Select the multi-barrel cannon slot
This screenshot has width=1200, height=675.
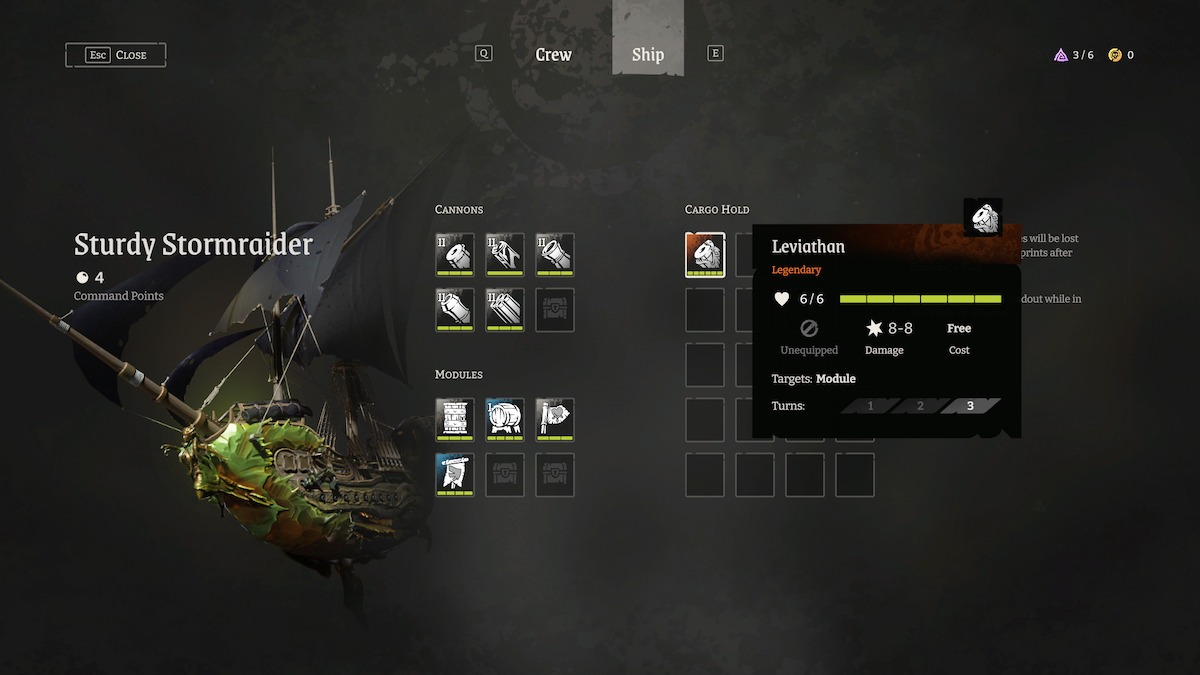click(505, 310)
